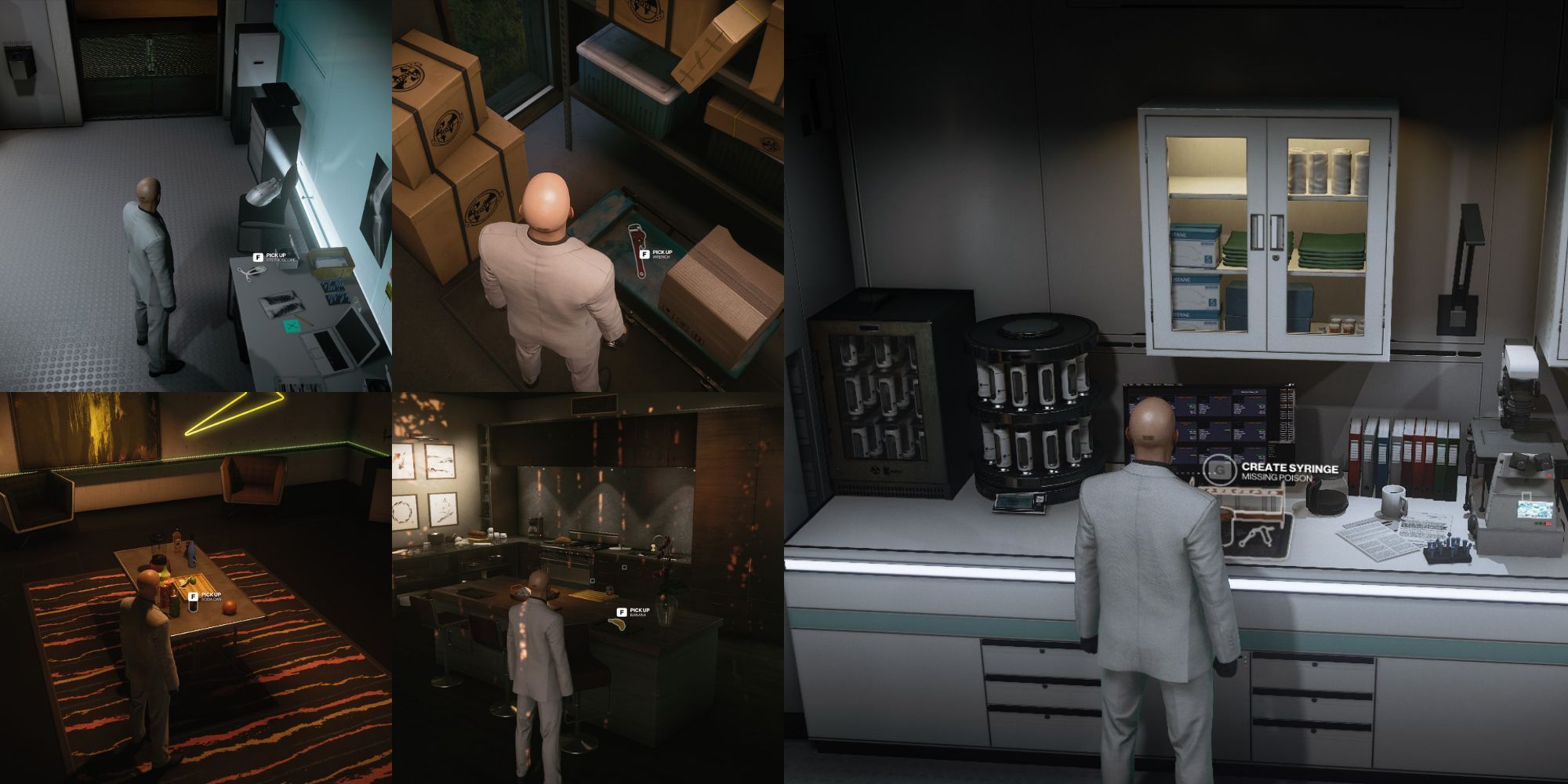Click the F key icon on stethoscope prompt
The image size is (1568, 784).
pyautogui.click(x=259, y=256)
